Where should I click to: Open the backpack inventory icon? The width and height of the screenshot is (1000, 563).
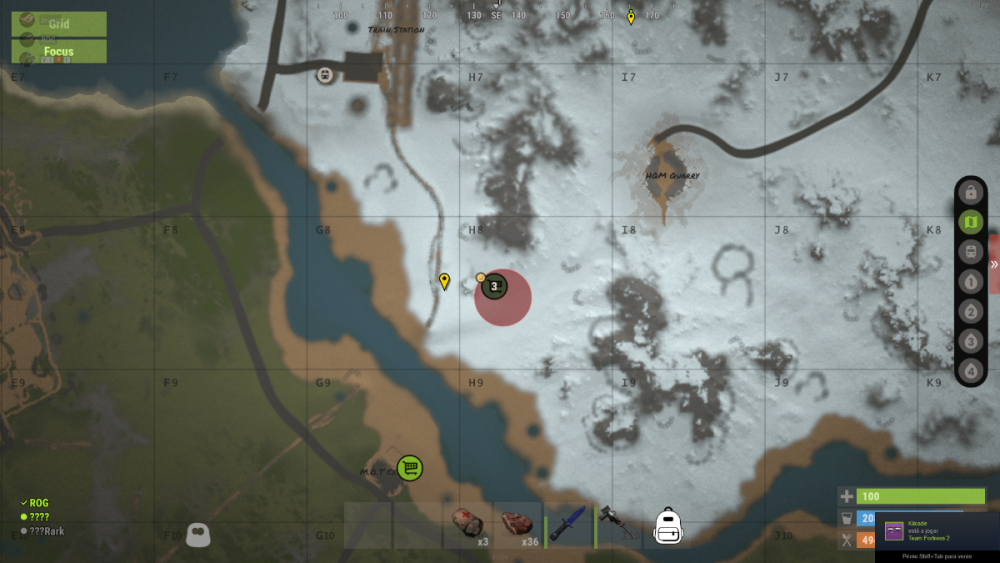tap(668, 525)
